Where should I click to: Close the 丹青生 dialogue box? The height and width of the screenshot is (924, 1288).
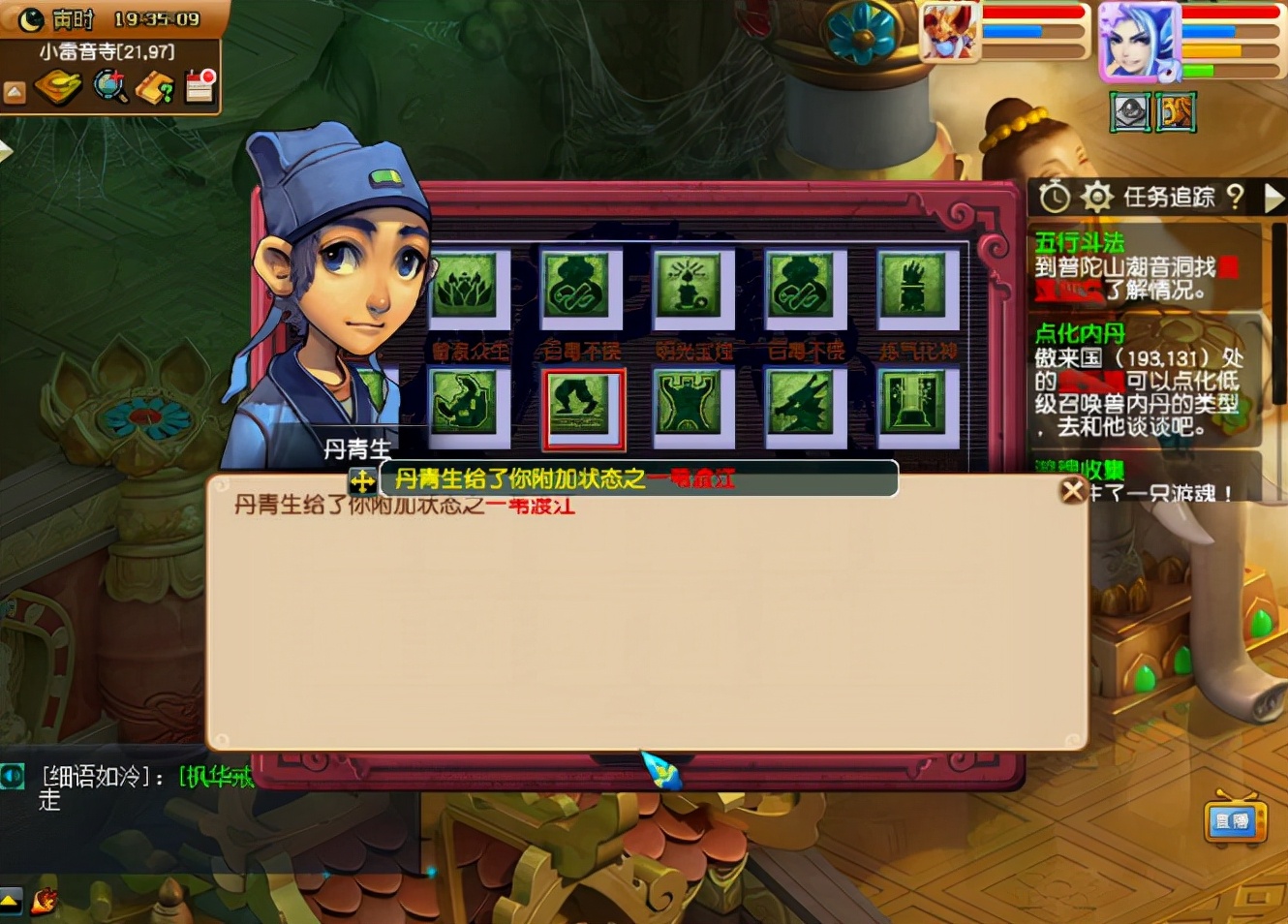pos(1072,491)
